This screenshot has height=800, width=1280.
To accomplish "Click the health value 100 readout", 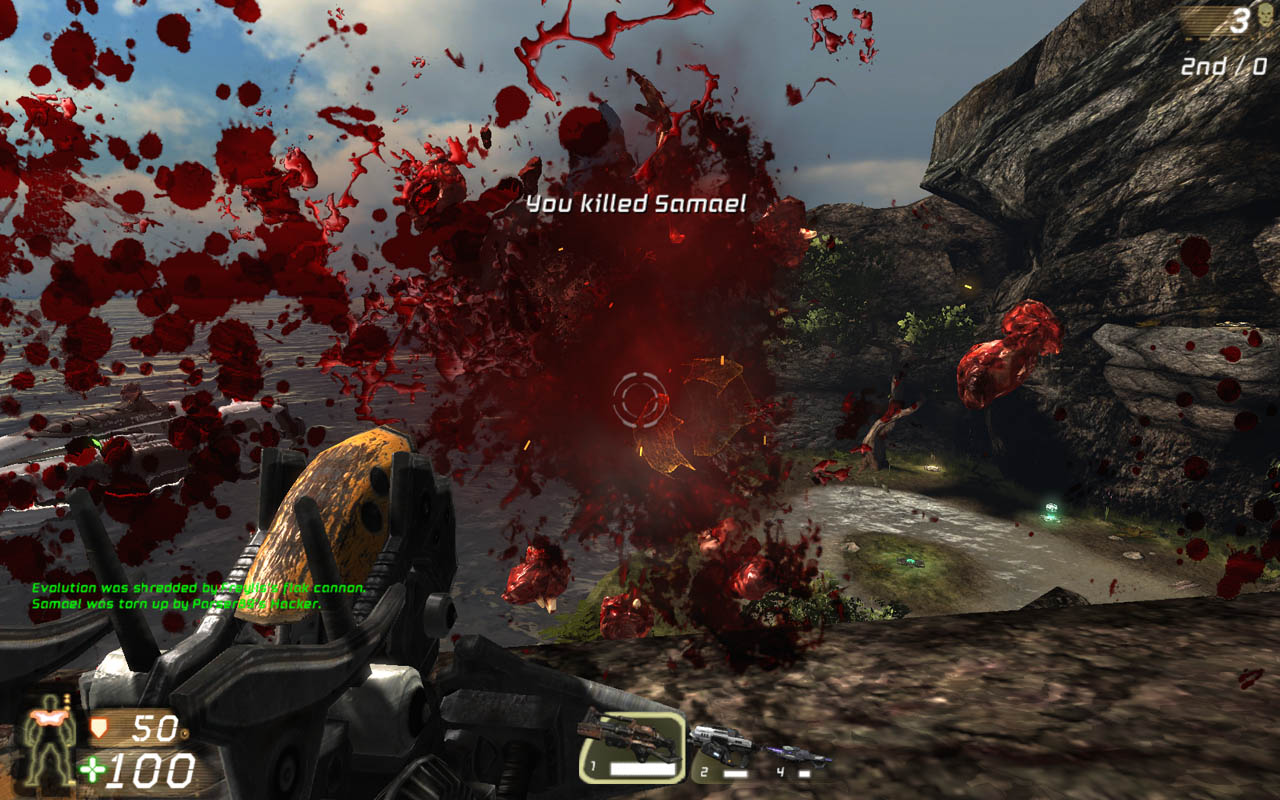I will click(151, 770).
